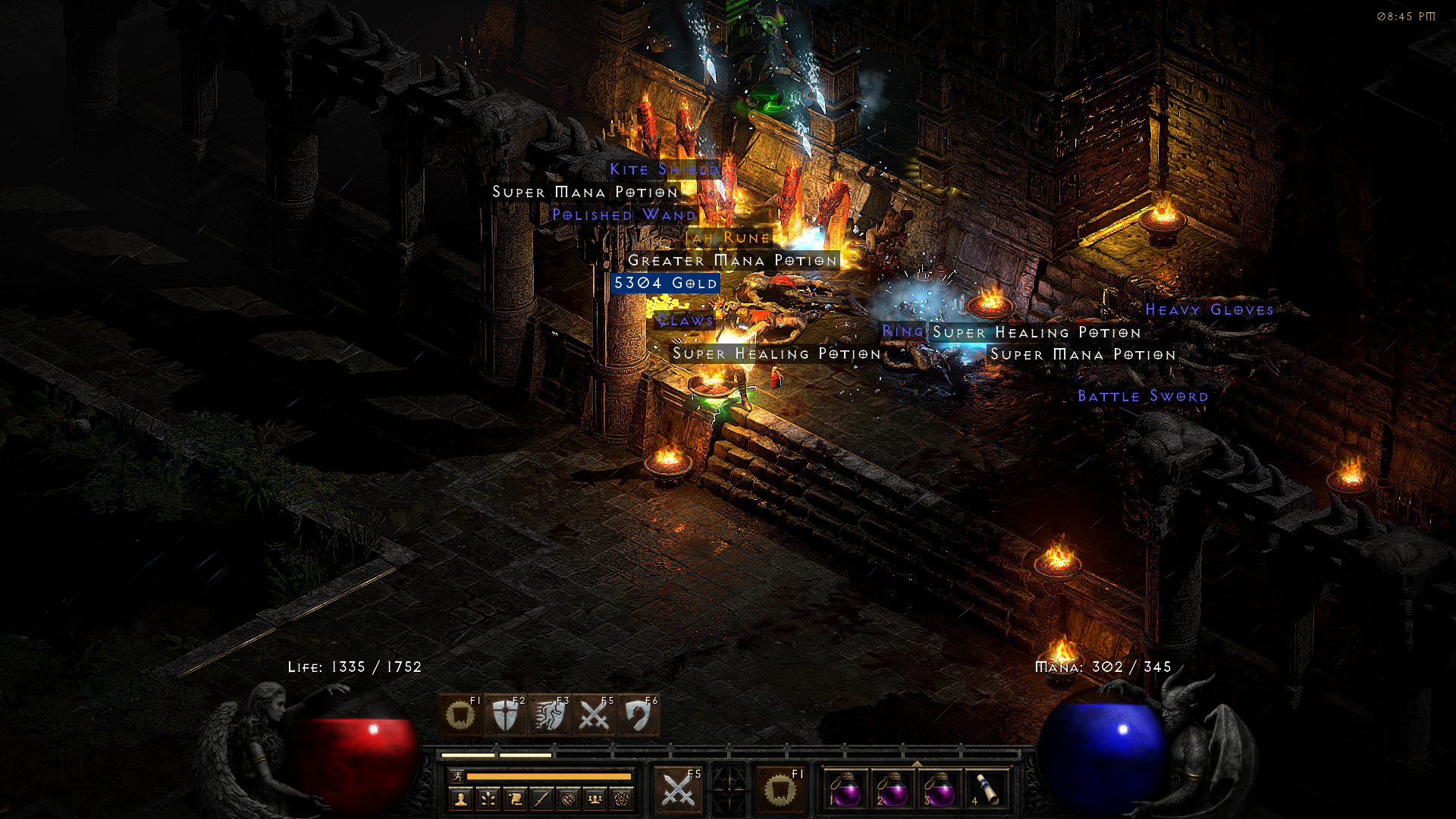This screenshot has width=1456, height=819.
Task: Open inventory using the sword icon
Action: [x=541, y=799]
